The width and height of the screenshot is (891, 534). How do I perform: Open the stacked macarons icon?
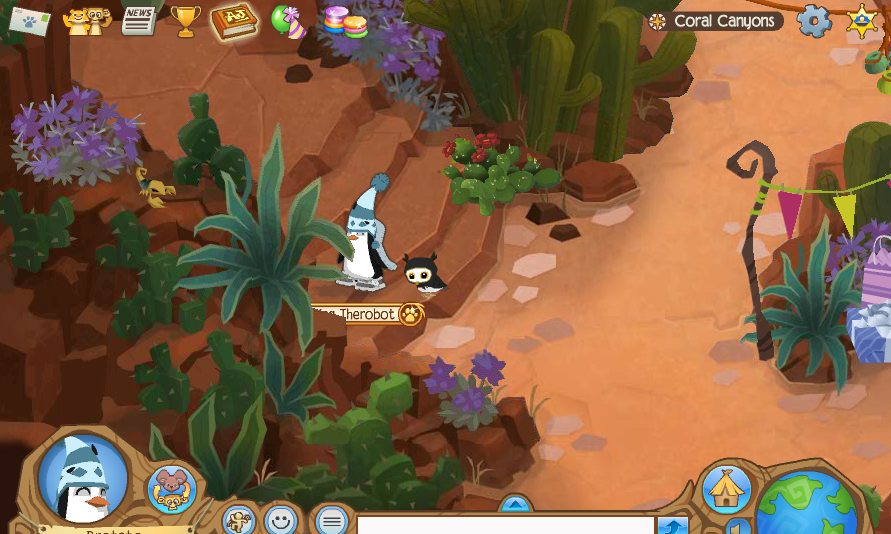tap(344, 21)
